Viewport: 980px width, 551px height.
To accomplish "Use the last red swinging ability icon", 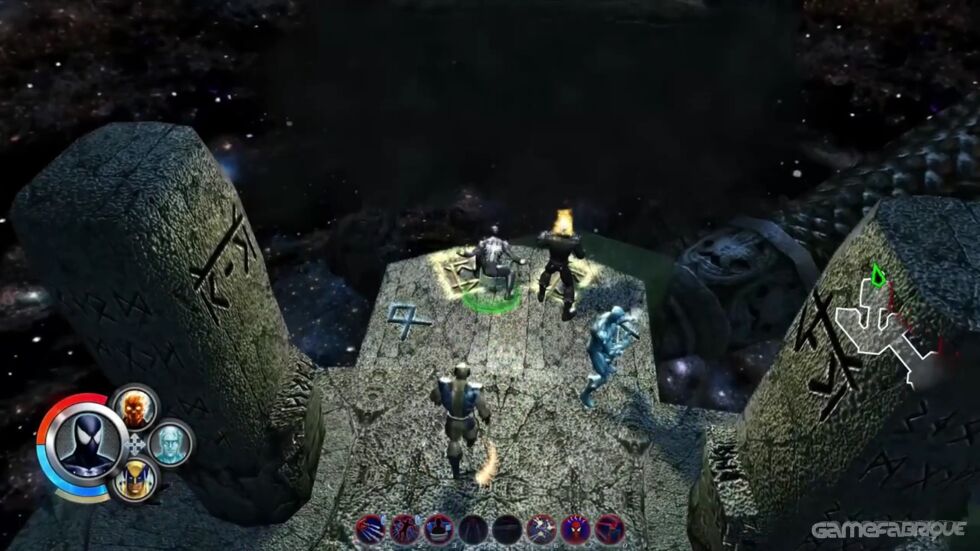I will coord(609,528).
